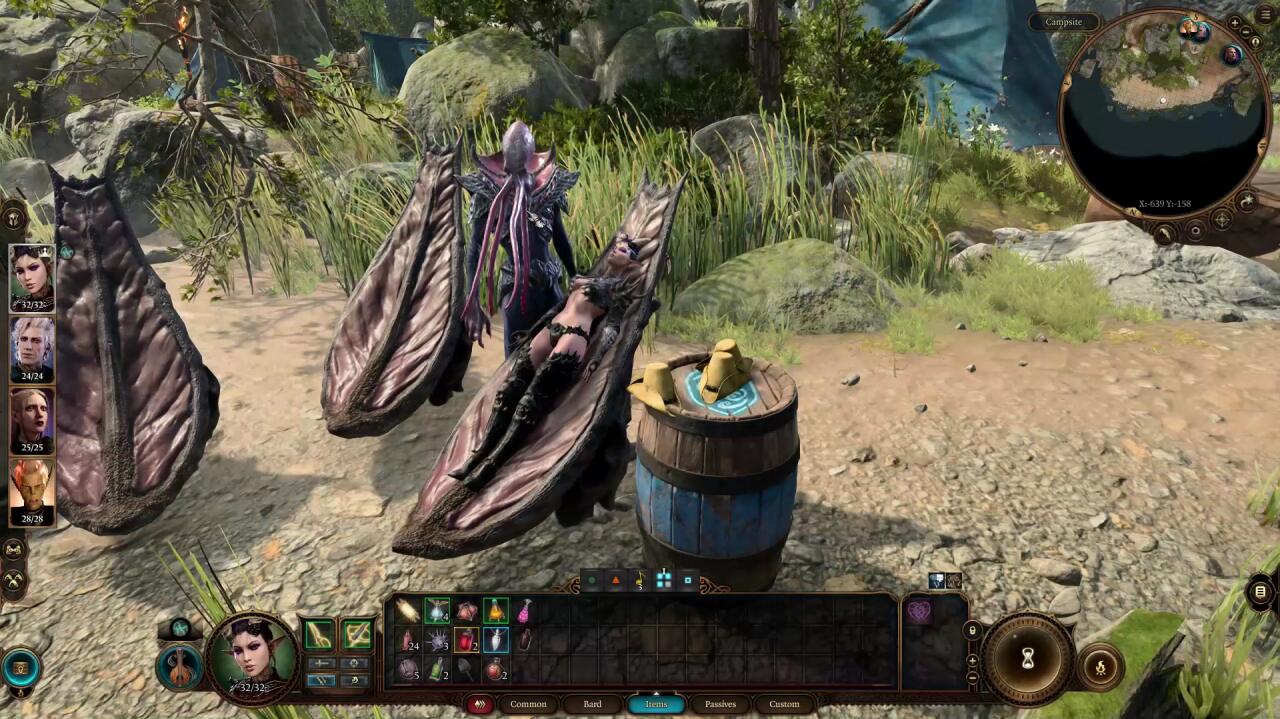This screenshot has height=719, width=1280.
Task: Click the active character portrait by hotbar
Action: pos(252,655)
